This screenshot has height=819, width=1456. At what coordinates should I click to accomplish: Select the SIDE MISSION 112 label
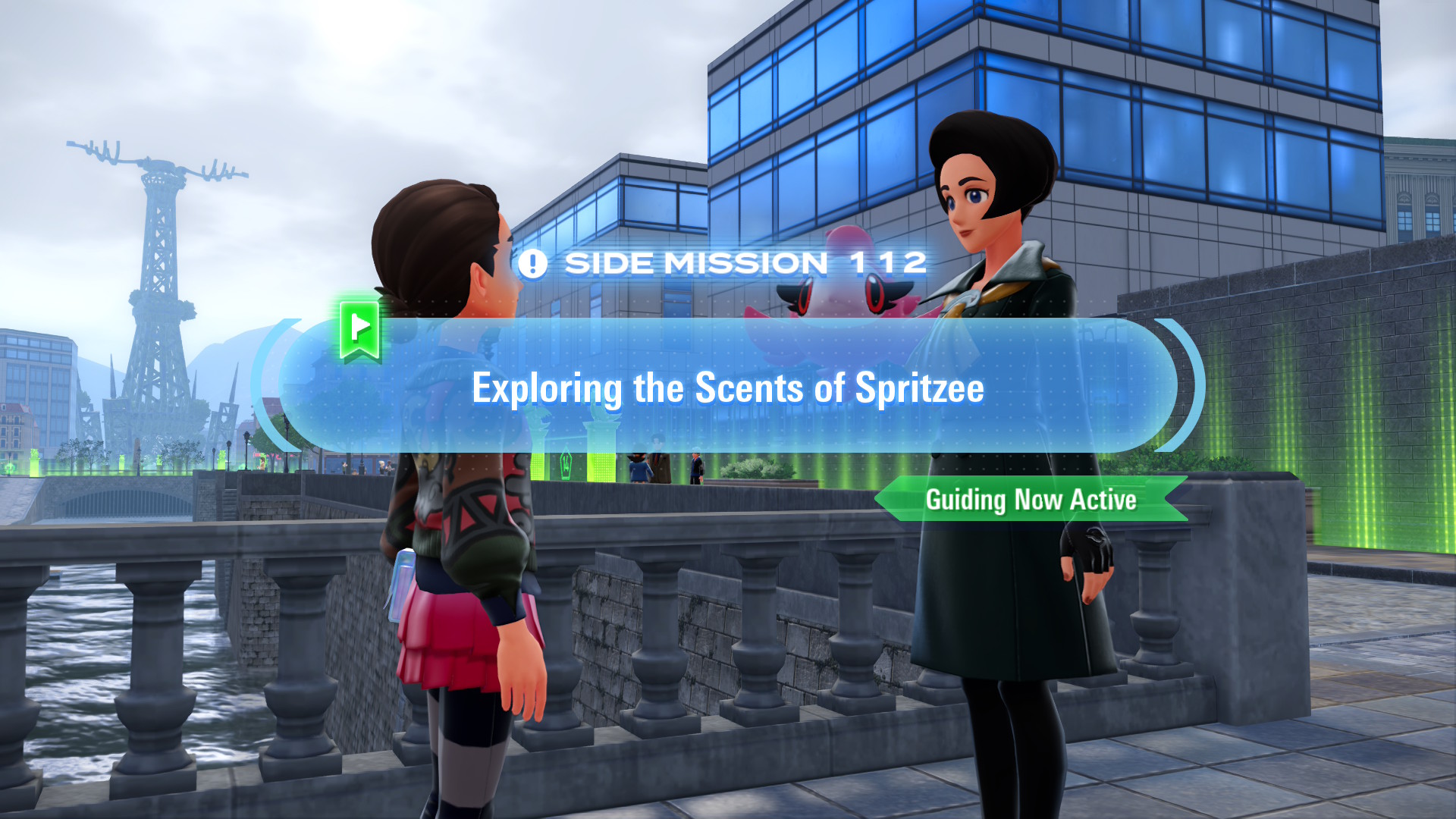click(x=747, y=263)
